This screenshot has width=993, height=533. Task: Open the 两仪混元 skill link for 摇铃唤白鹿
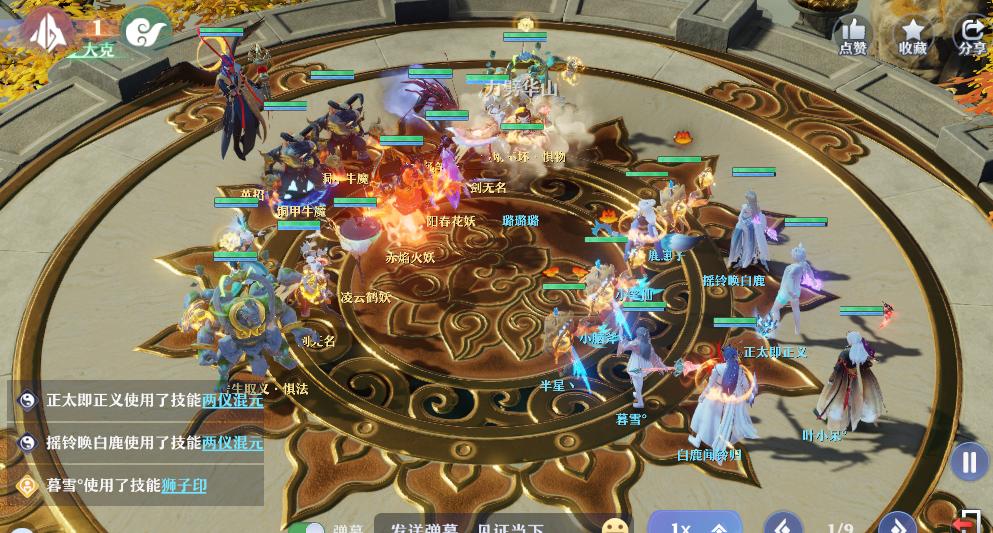point(232,442)
